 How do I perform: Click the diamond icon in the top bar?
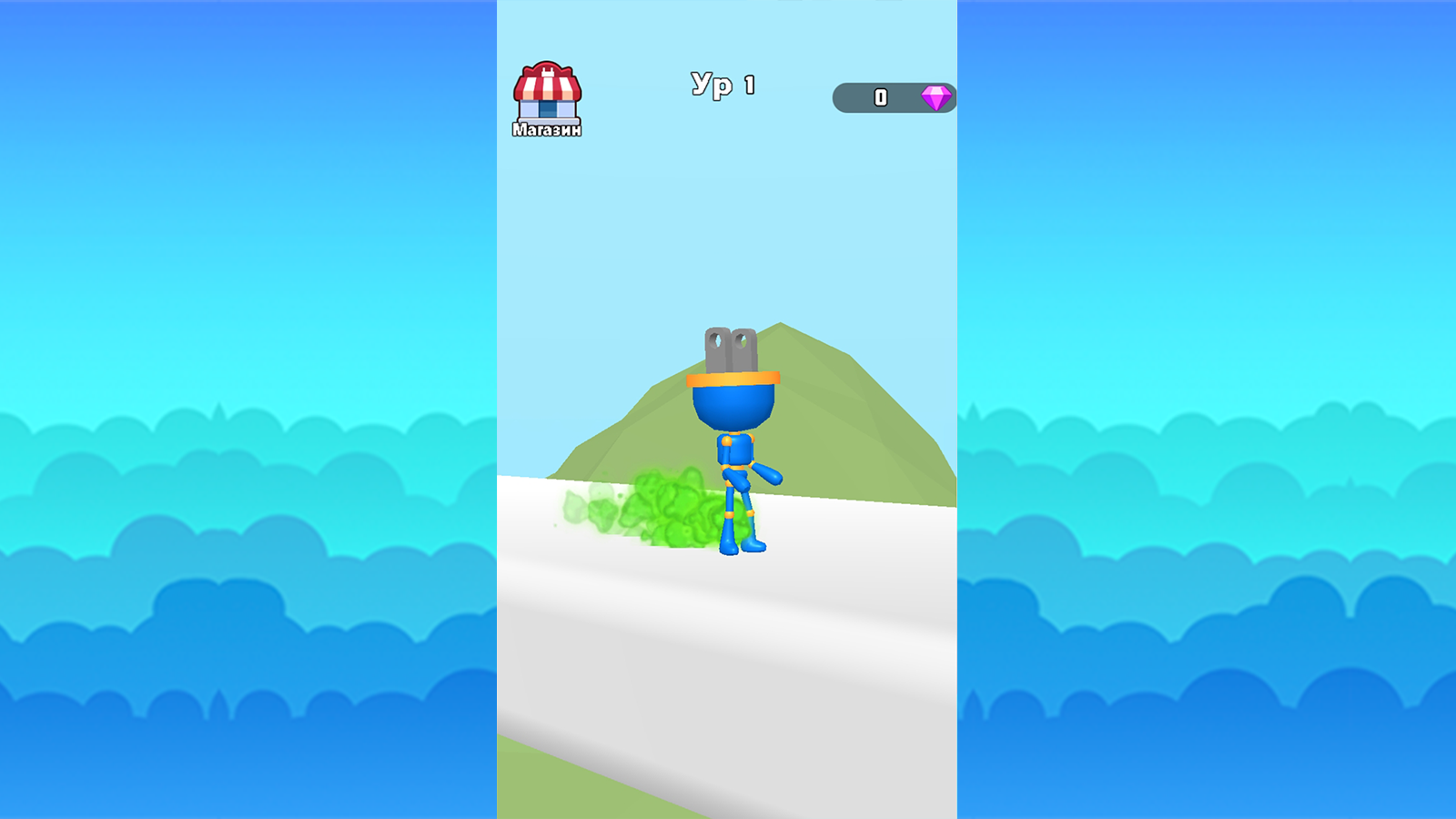[936, 96]
